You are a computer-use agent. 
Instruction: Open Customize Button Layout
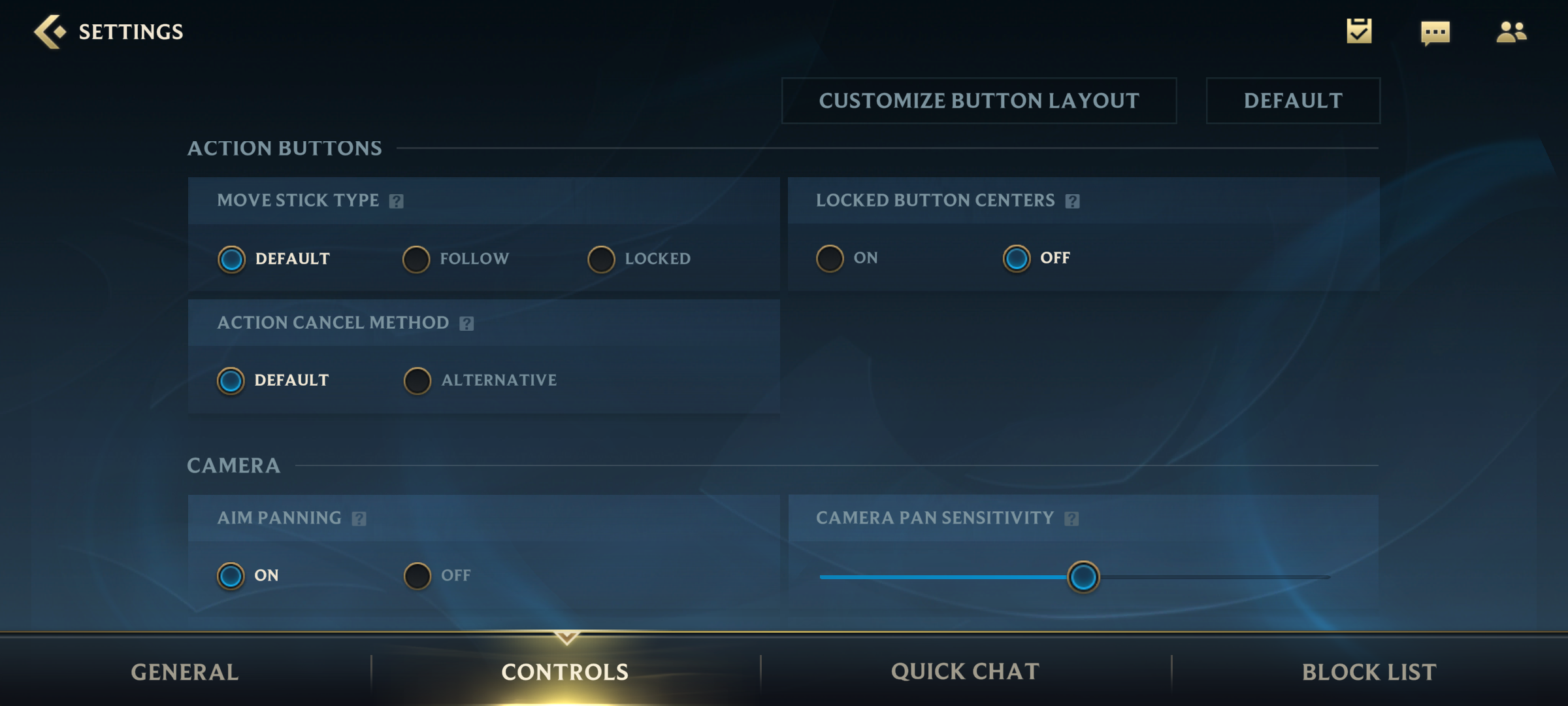pos(978,101)
